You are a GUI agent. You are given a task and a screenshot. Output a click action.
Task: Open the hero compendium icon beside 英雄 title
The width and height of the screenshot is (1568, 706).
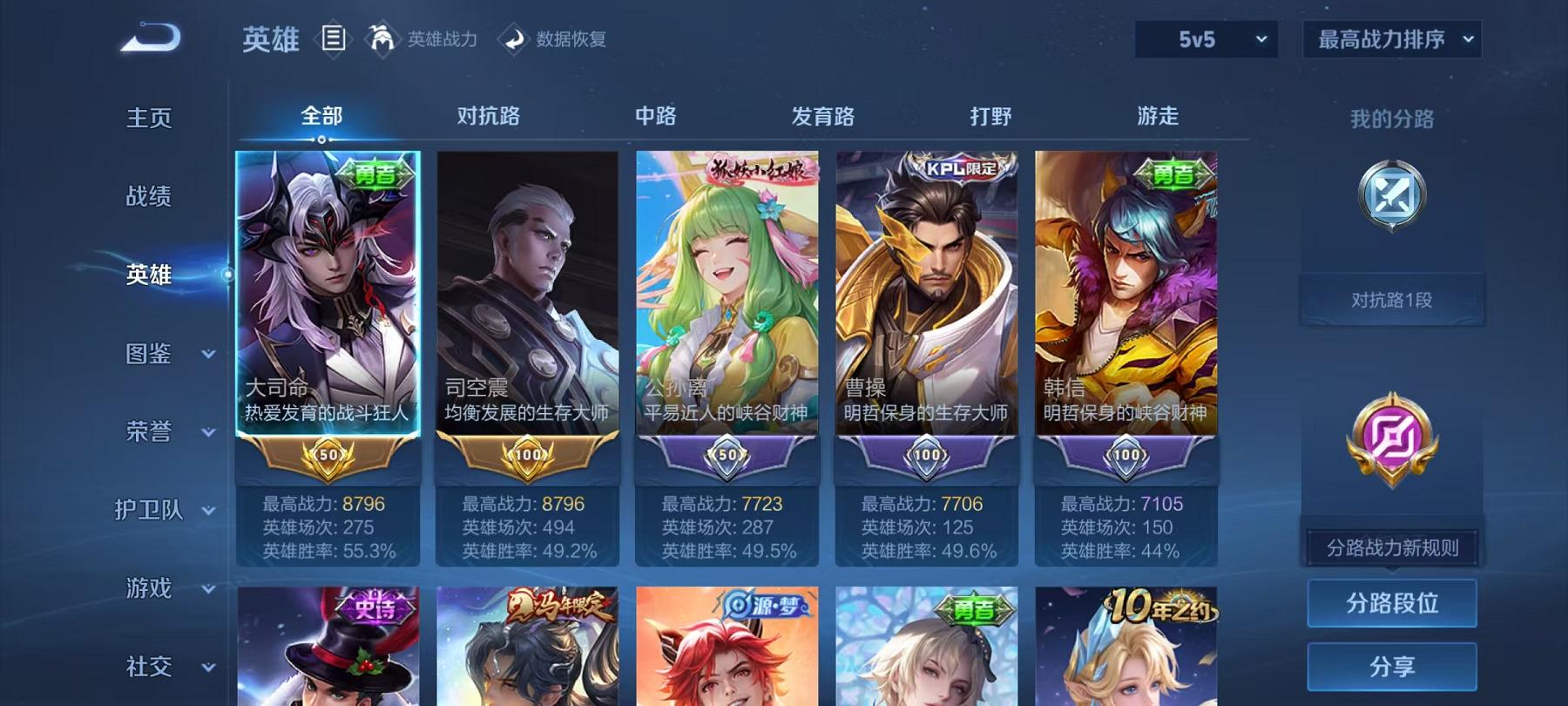tap(334, 38)
